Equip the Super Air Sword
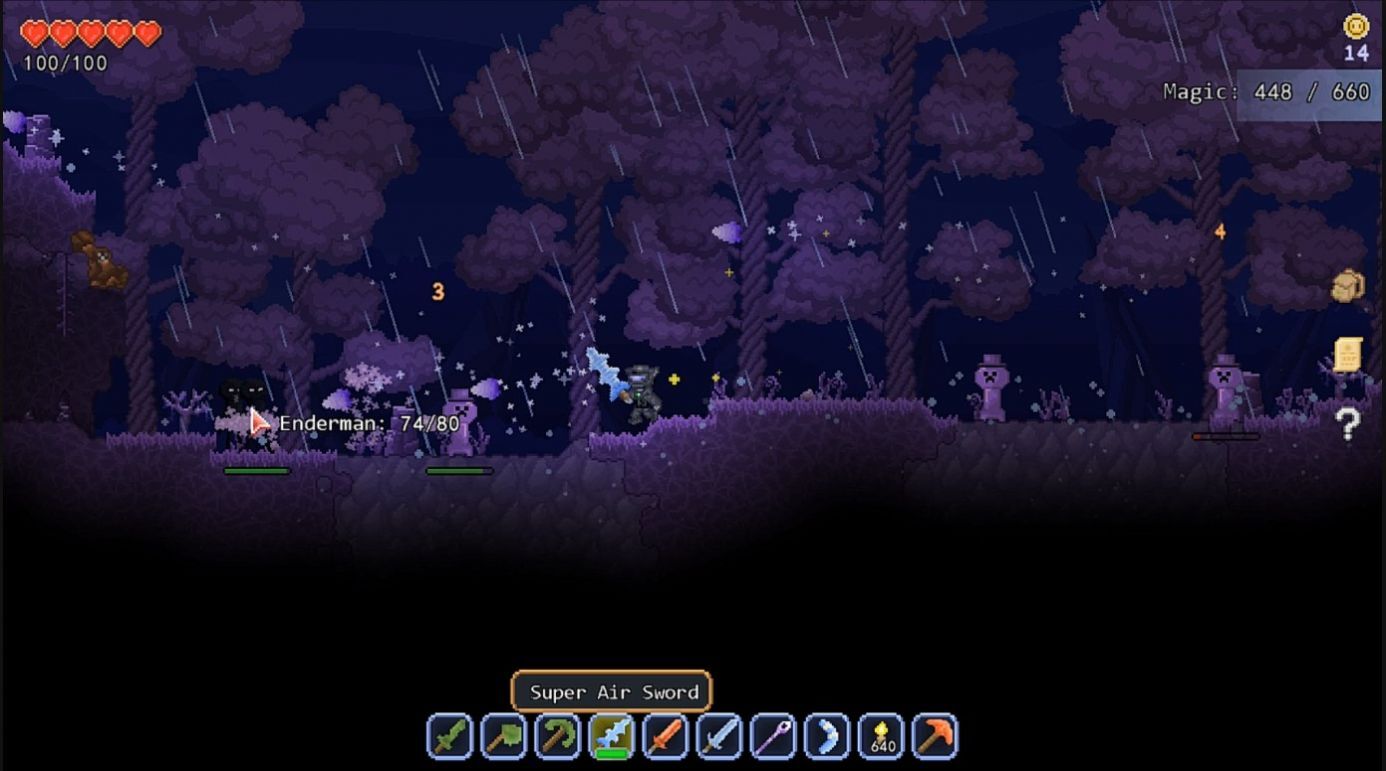 click(612, 735)
